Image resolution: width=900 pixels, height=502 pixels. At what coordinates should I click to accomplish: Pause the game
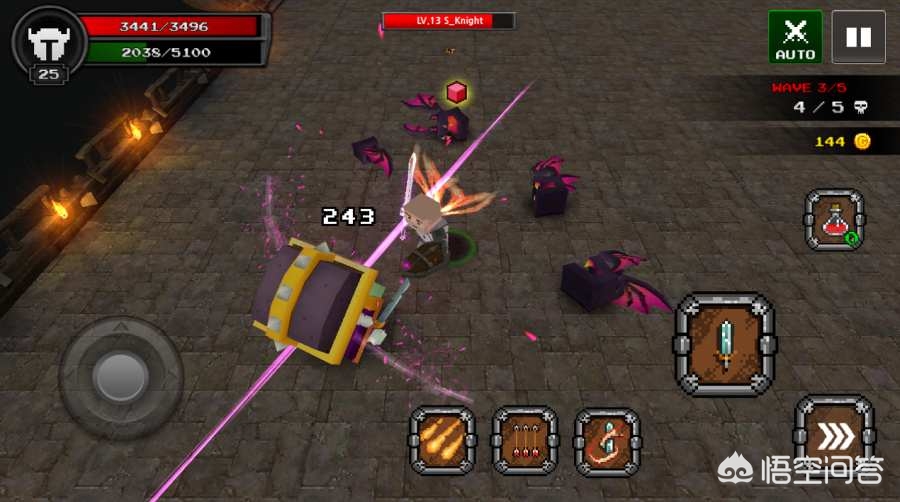pos(858,37)
